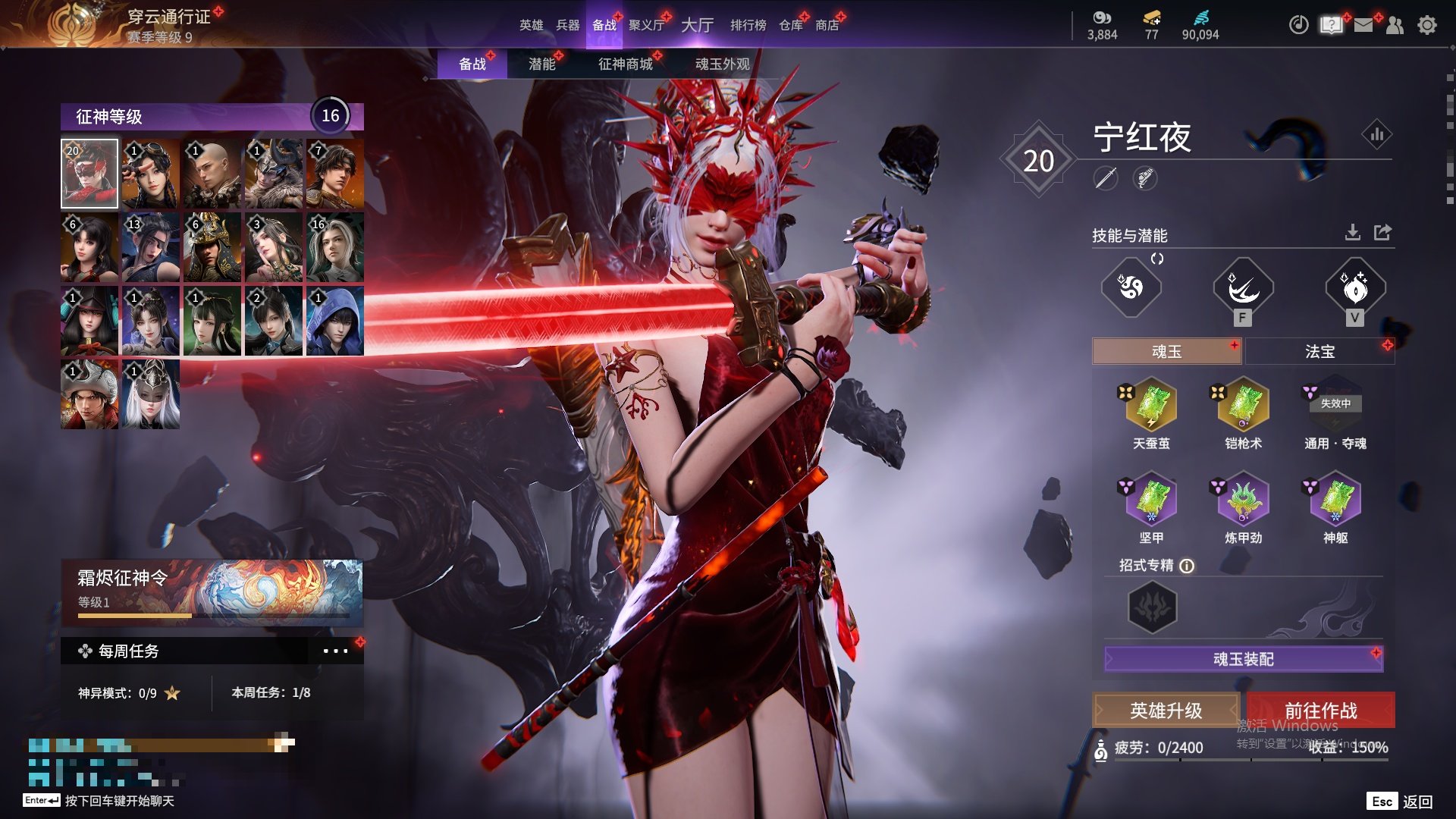Choose the 神躯 soul jade slot

[x=1335, y=499]
